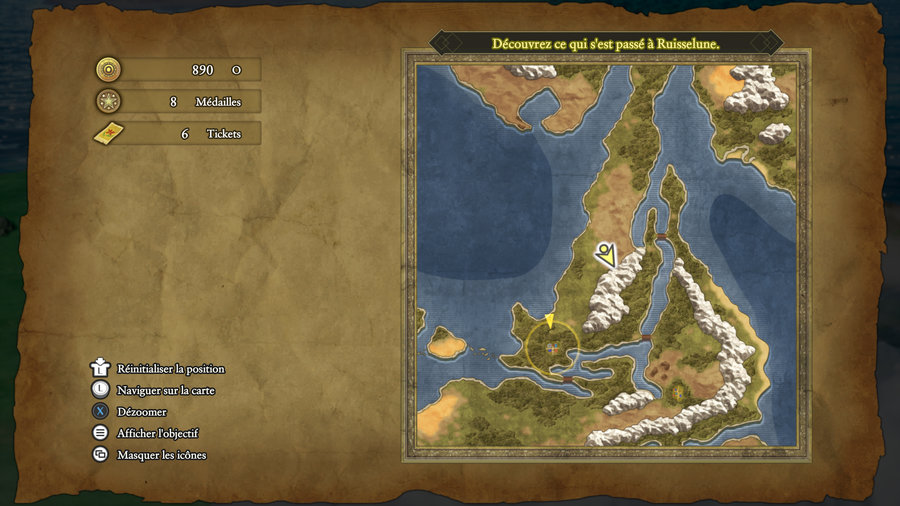Click the village icon inside the yellow circle

point(551,348)
